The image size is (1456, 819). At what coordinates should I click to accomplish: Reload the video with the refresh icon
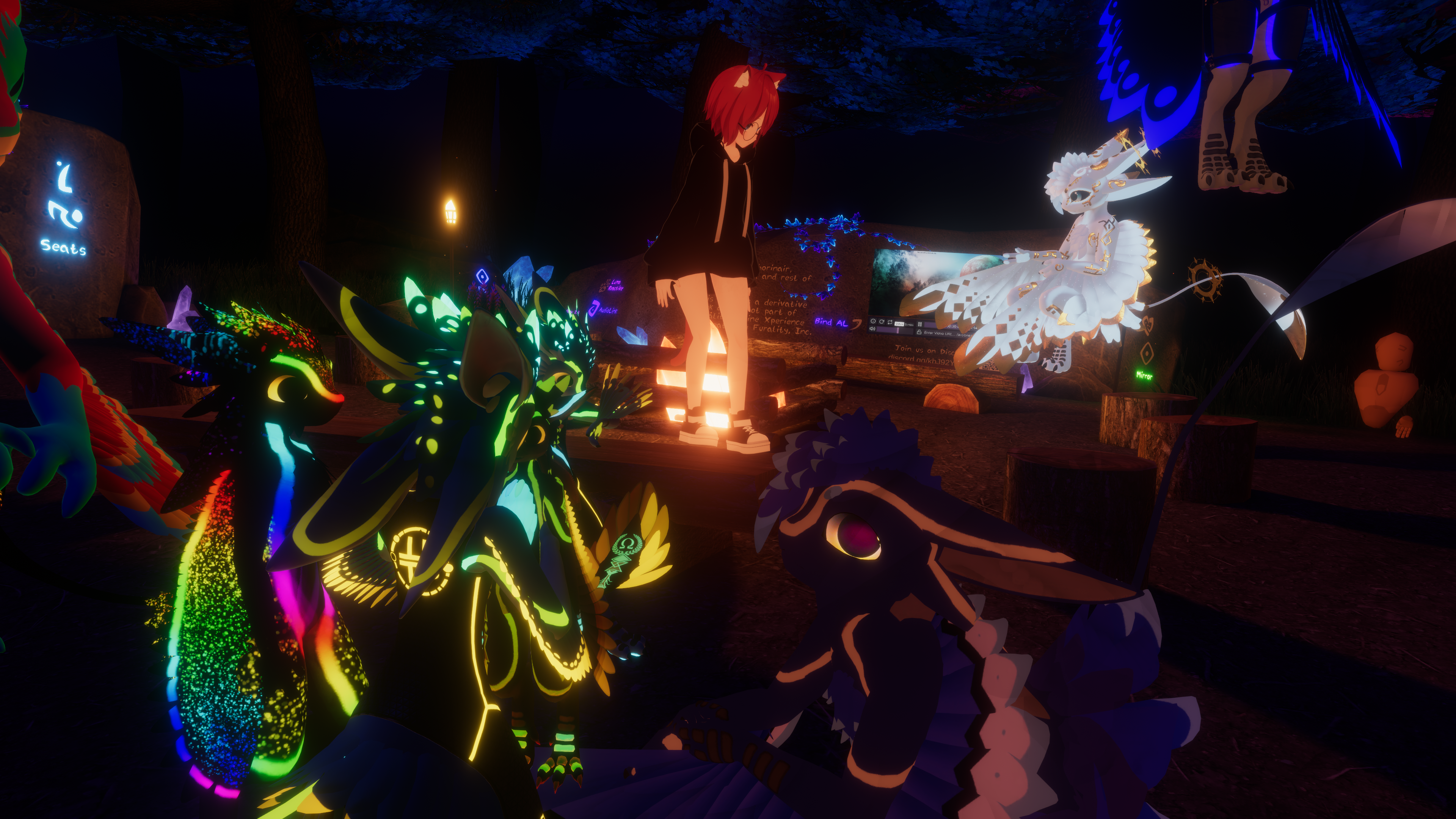pos(882,322)
